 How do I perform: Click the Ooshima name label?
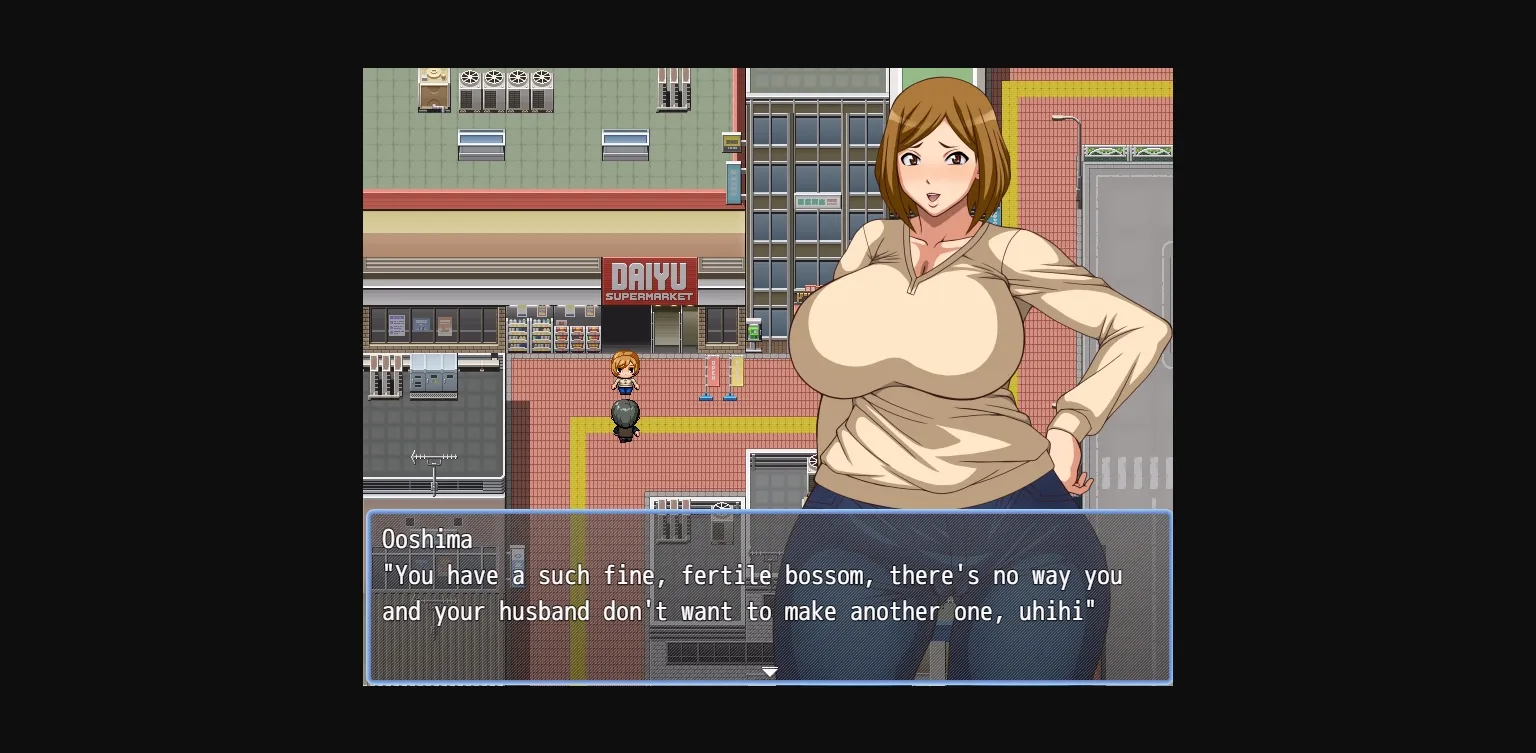(x=427, y=540)
